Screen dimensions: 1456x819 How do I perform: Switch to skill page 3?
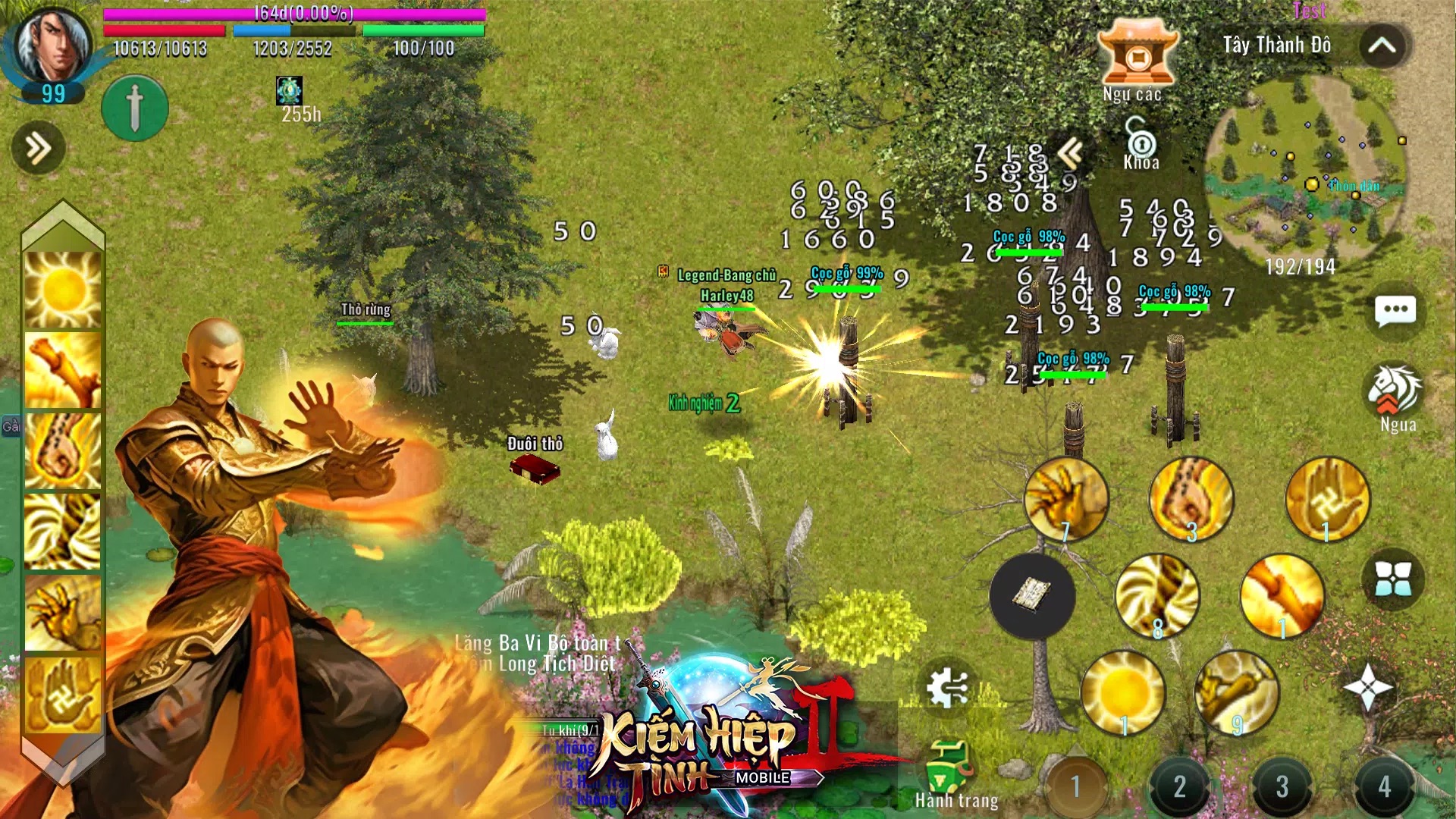click(1282, 786)
